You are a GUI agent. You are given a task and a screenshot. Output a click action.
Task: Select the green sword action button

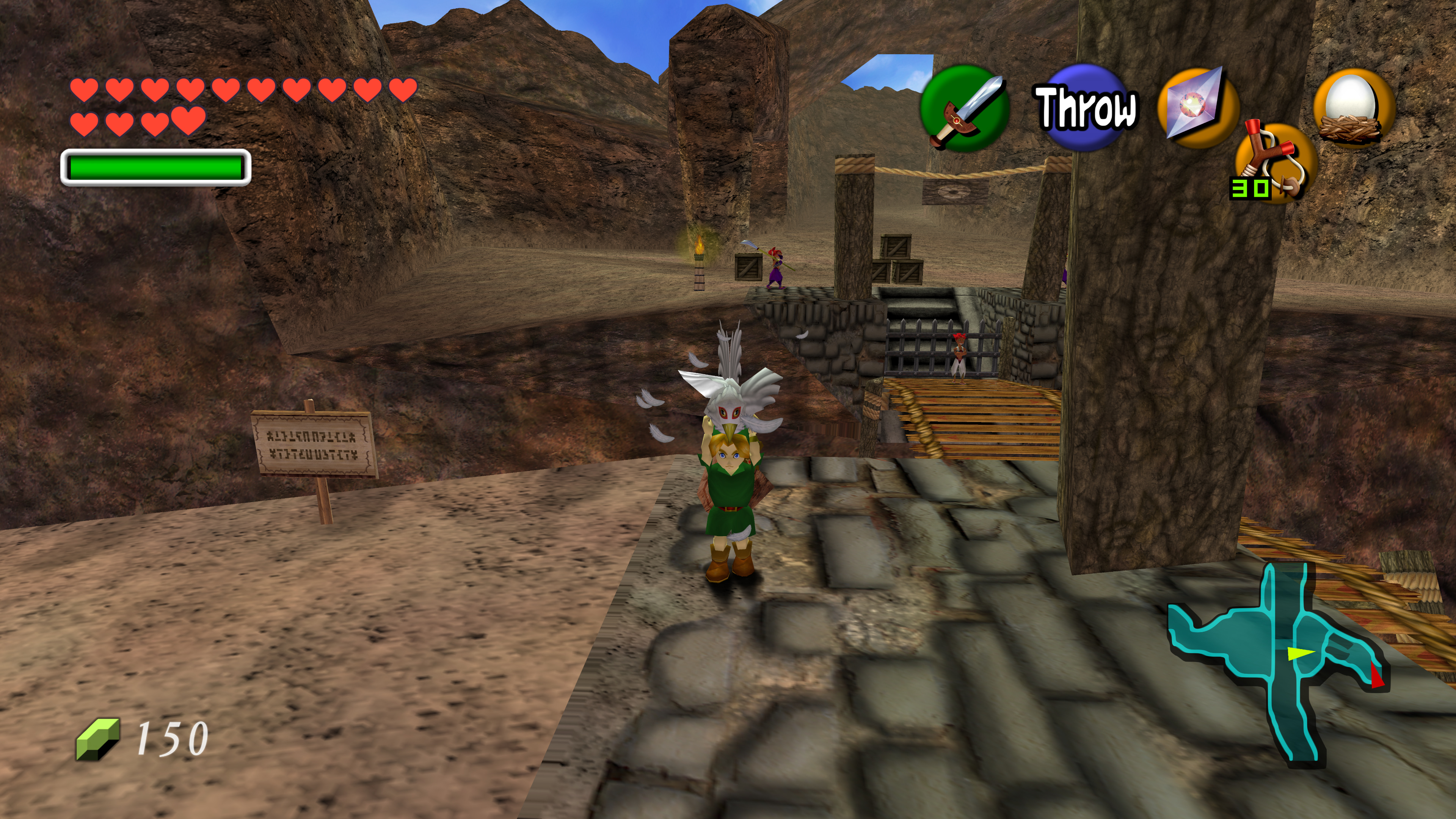tap(964, 108)
